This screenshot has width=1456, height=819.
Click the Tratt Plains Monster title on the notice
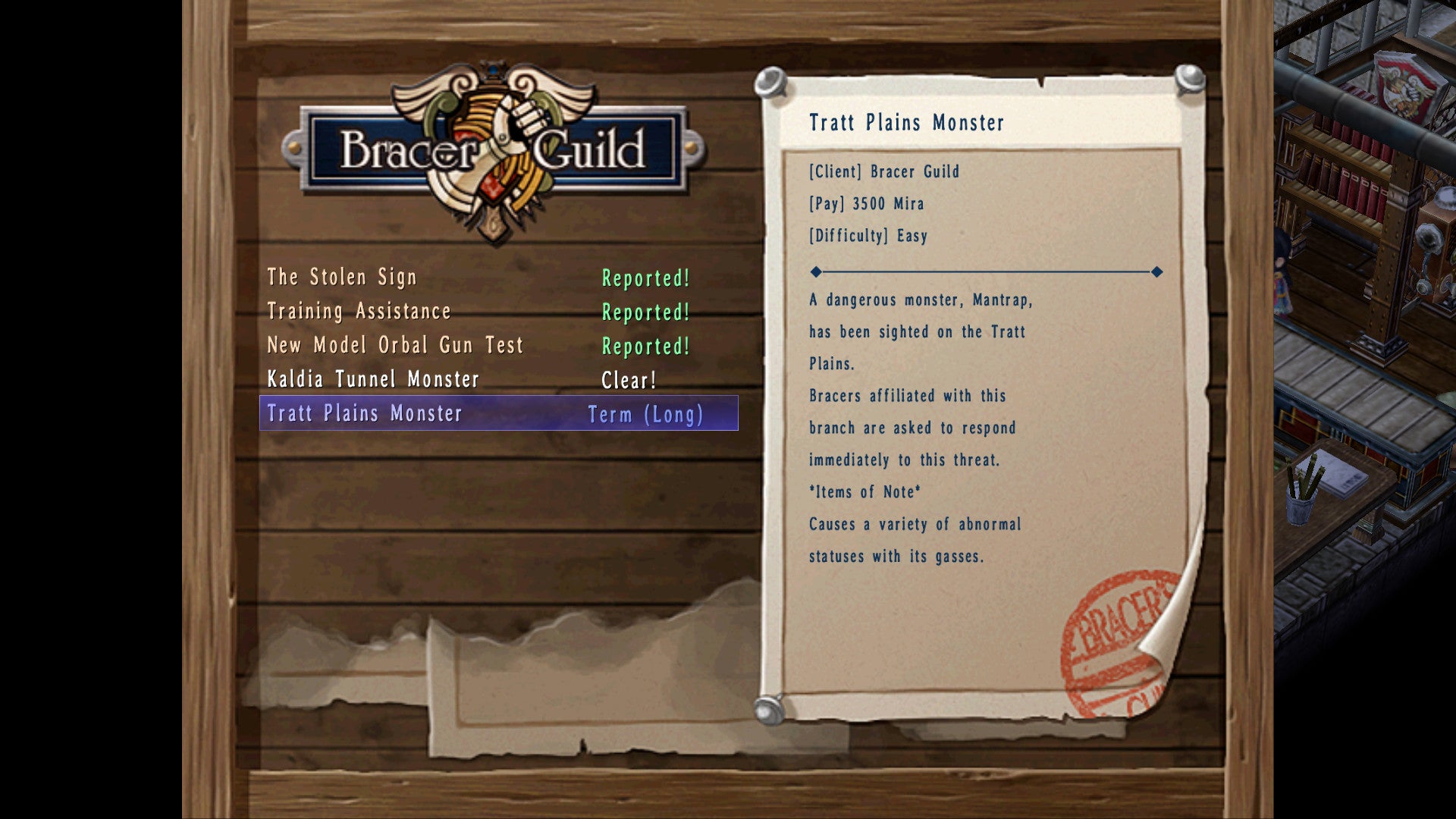[x=908, y=123]
